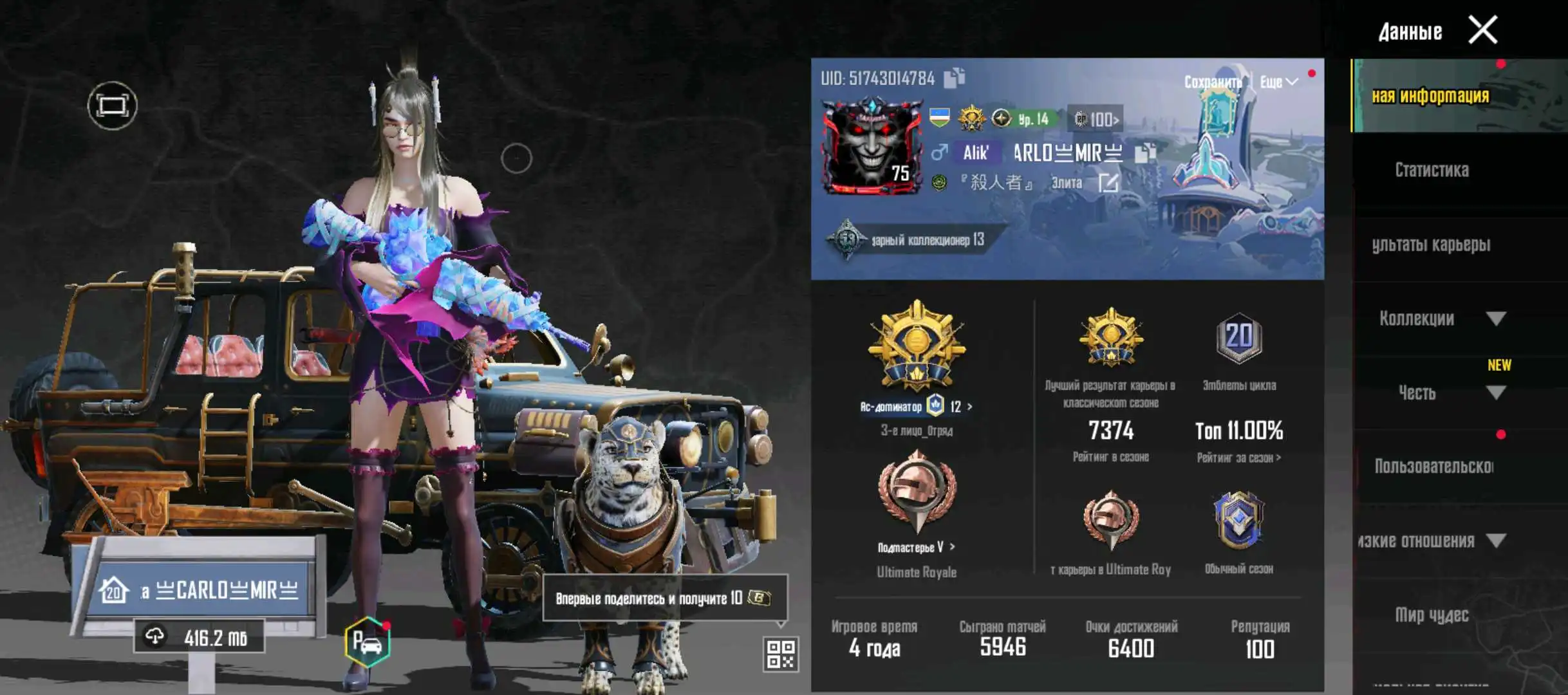Viewport: 1568px width, 695px height.
Task: Open the Еще dropdown
Action: point(1278,82)
